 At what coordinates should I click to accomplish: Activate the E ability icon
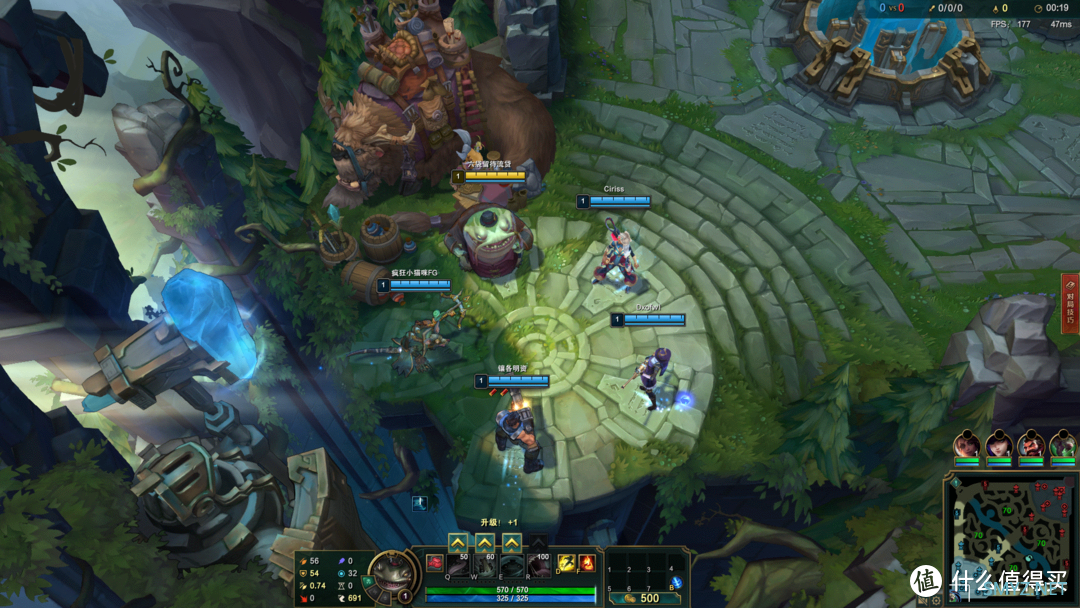coord(512,567)
